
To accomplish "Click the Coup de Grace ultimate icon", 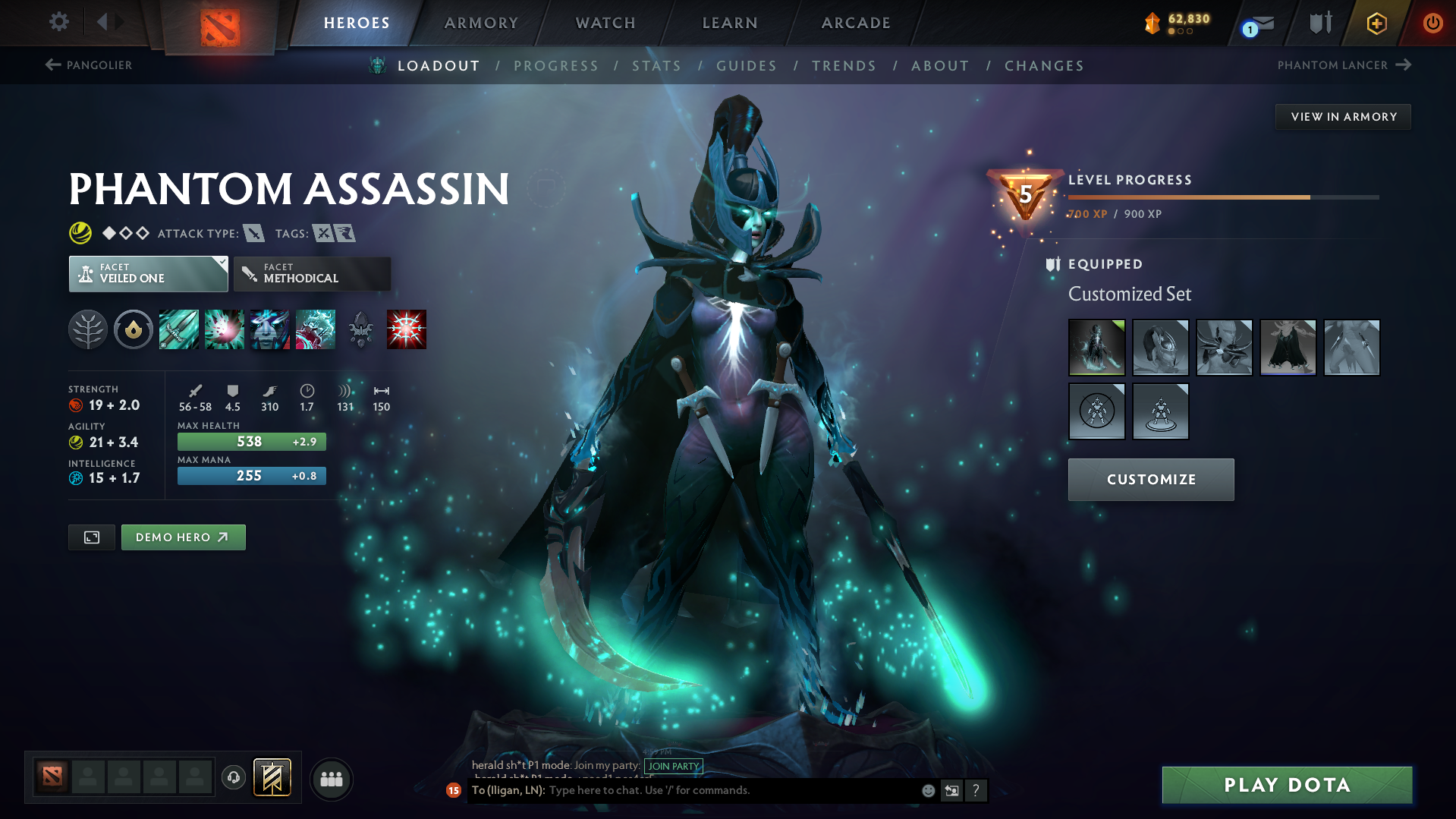I will click(407, 329).
